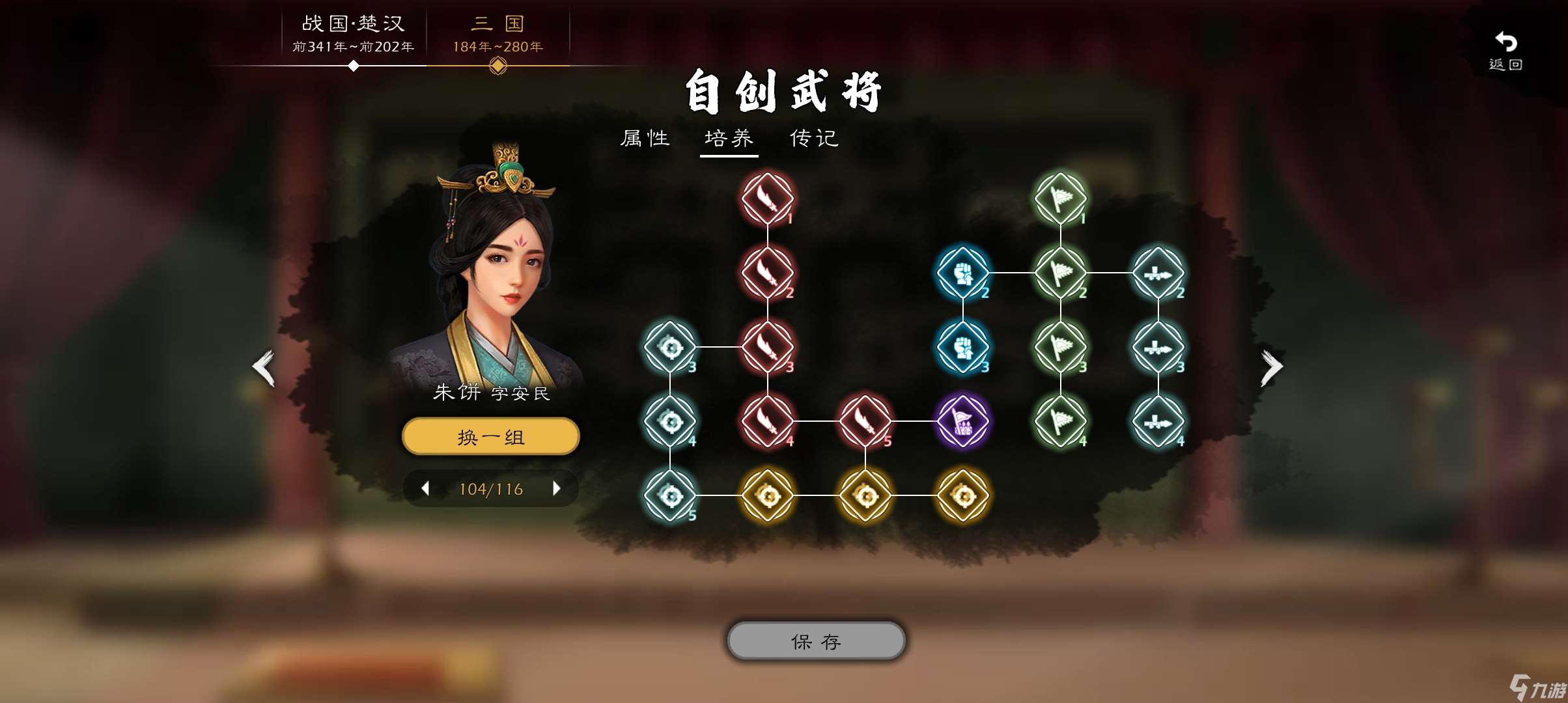Click the 保存 save button
The image size is (1568, 703).
coord(815,641)
